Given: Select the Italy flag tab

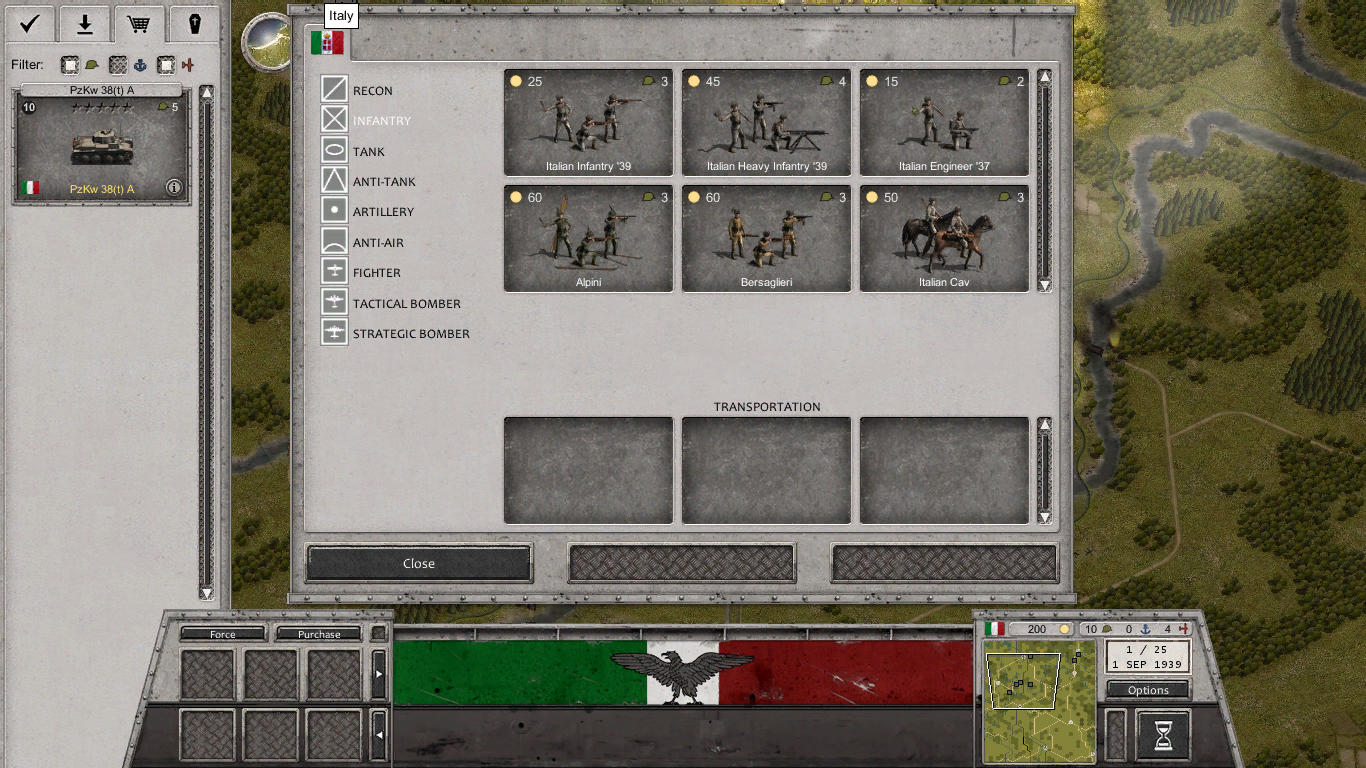Looking at the screenshot, I should (x=329, y=42).
